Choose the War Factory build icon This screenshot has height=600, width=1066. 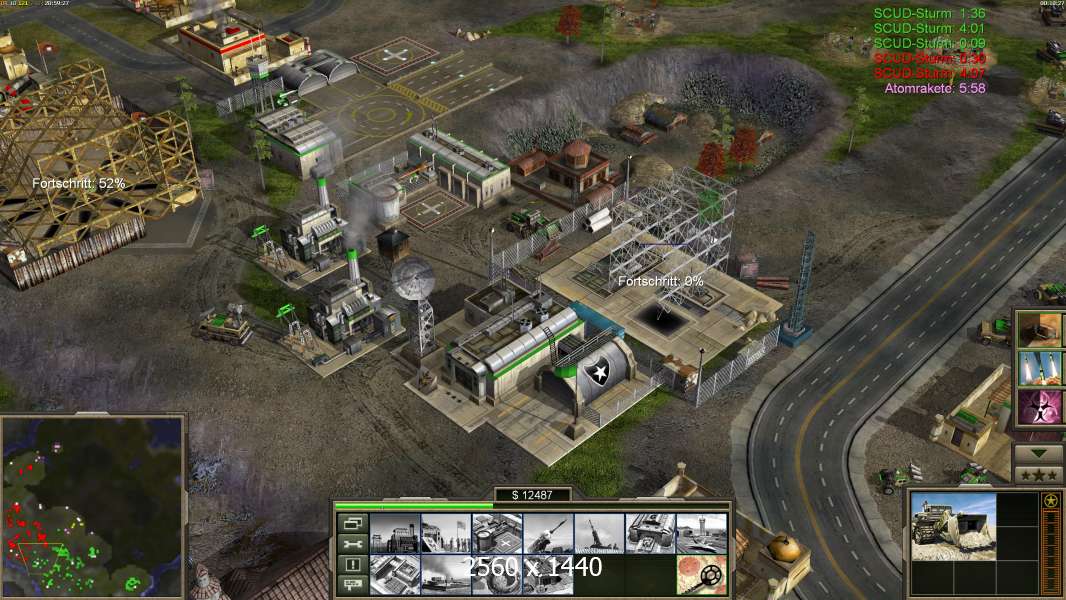[650, 533]
